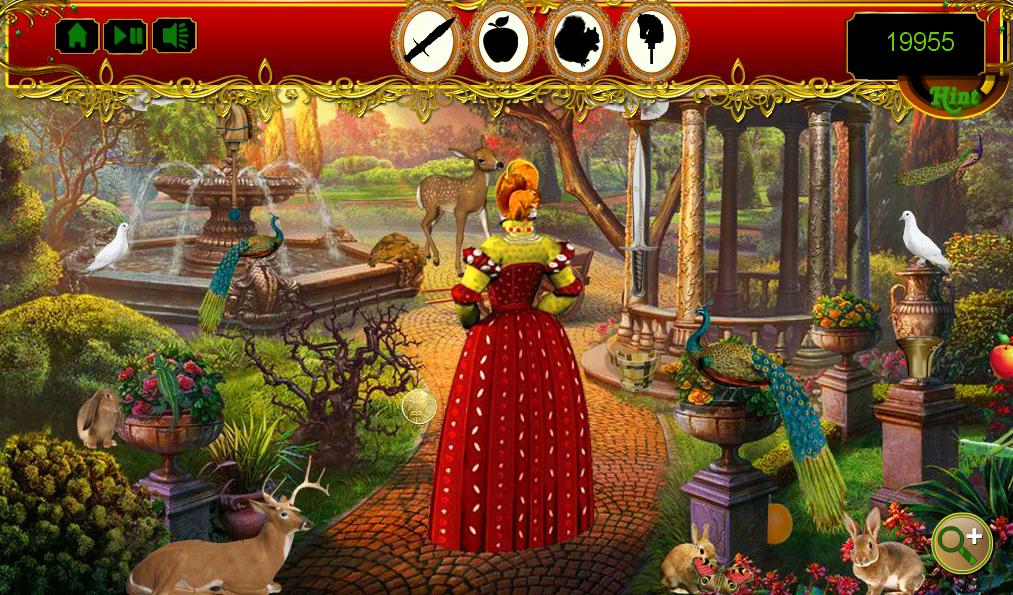The image size is (1013, 595).
Task: Toggle the play/pause button
Action: coord(127,36)
